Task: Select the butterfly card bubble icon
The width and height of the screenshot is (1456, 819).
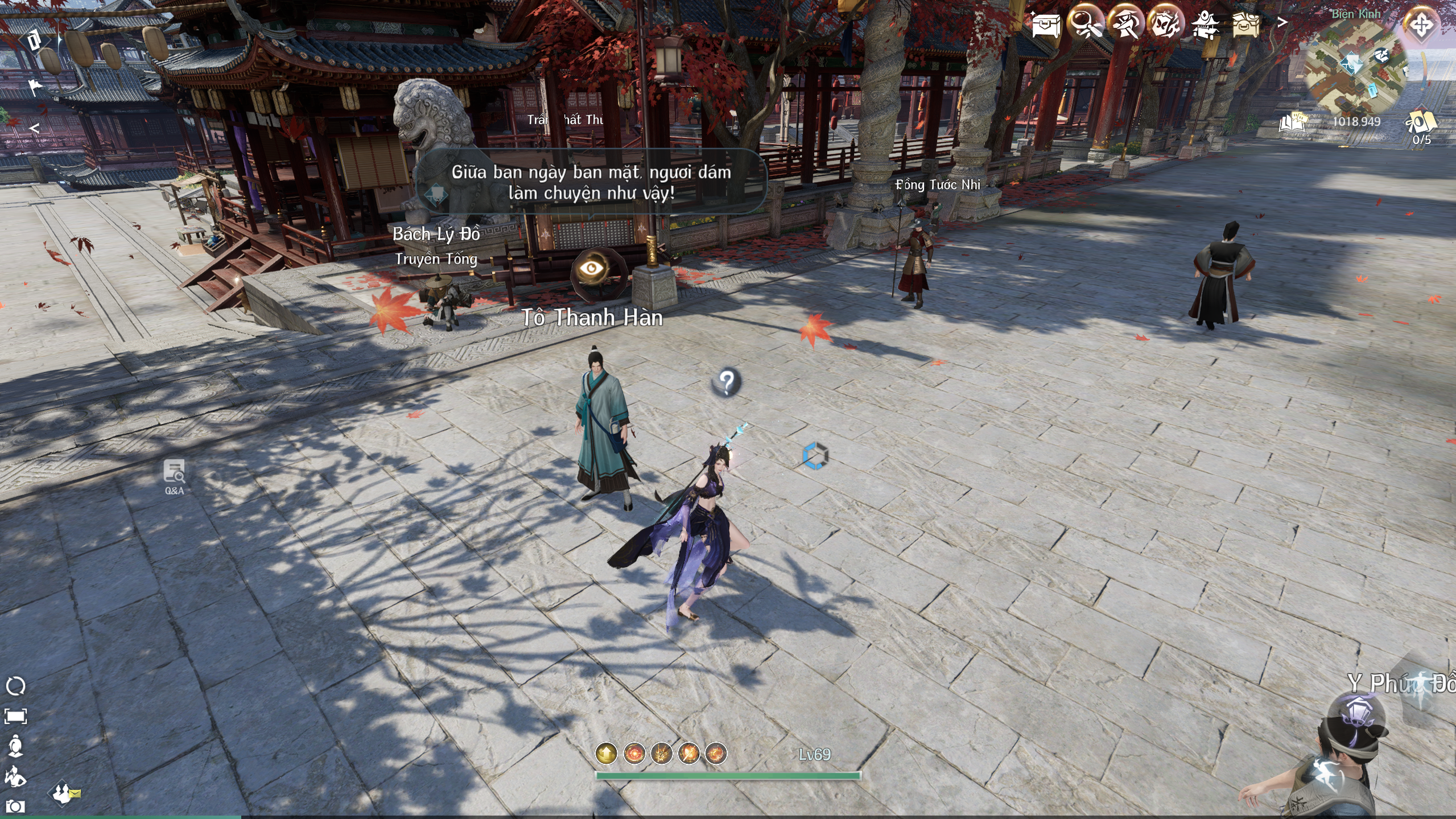Action: coord(1165,24)
